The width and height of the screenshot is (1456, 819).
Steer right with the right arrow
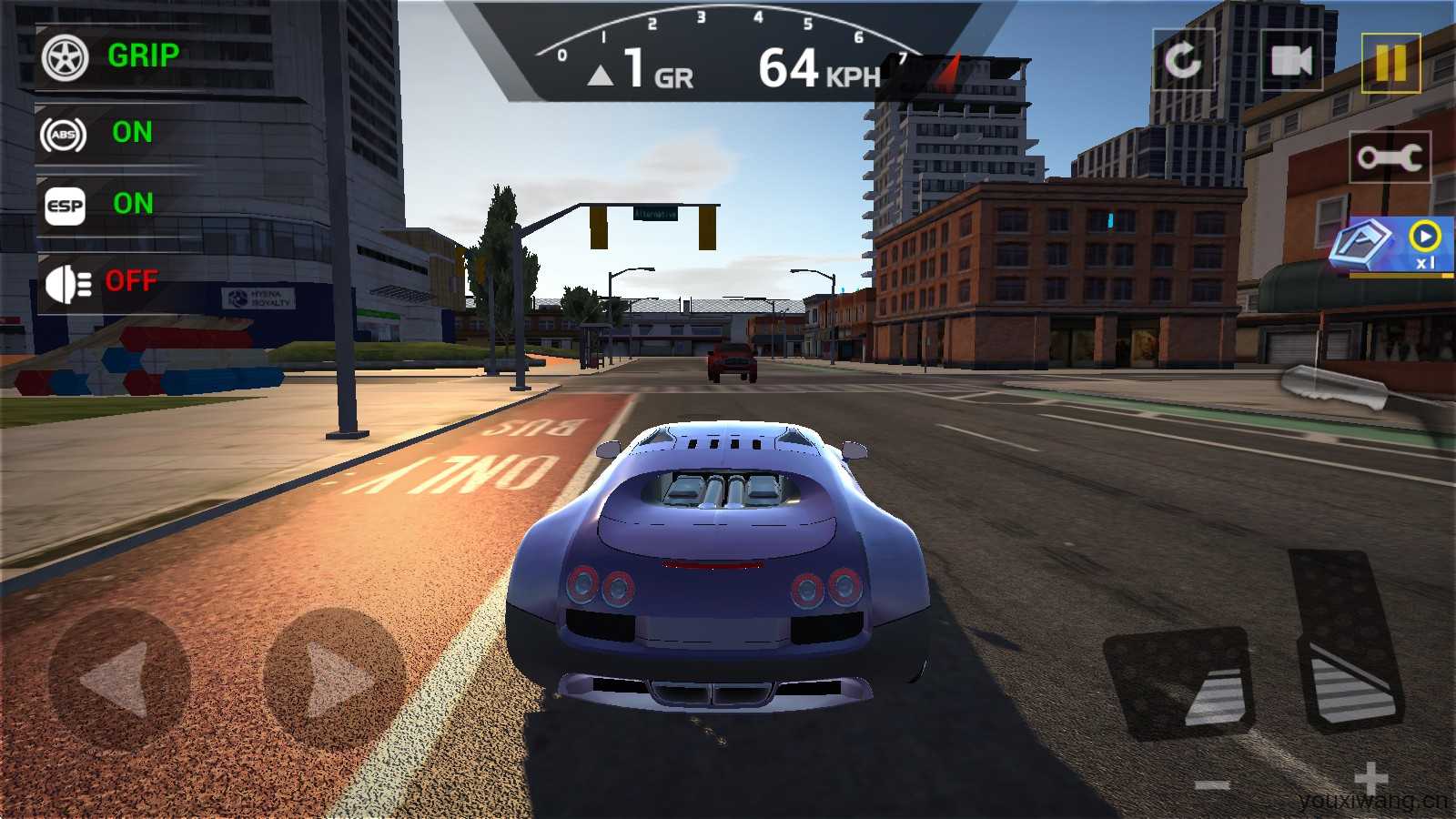click(x=334, y=678)
